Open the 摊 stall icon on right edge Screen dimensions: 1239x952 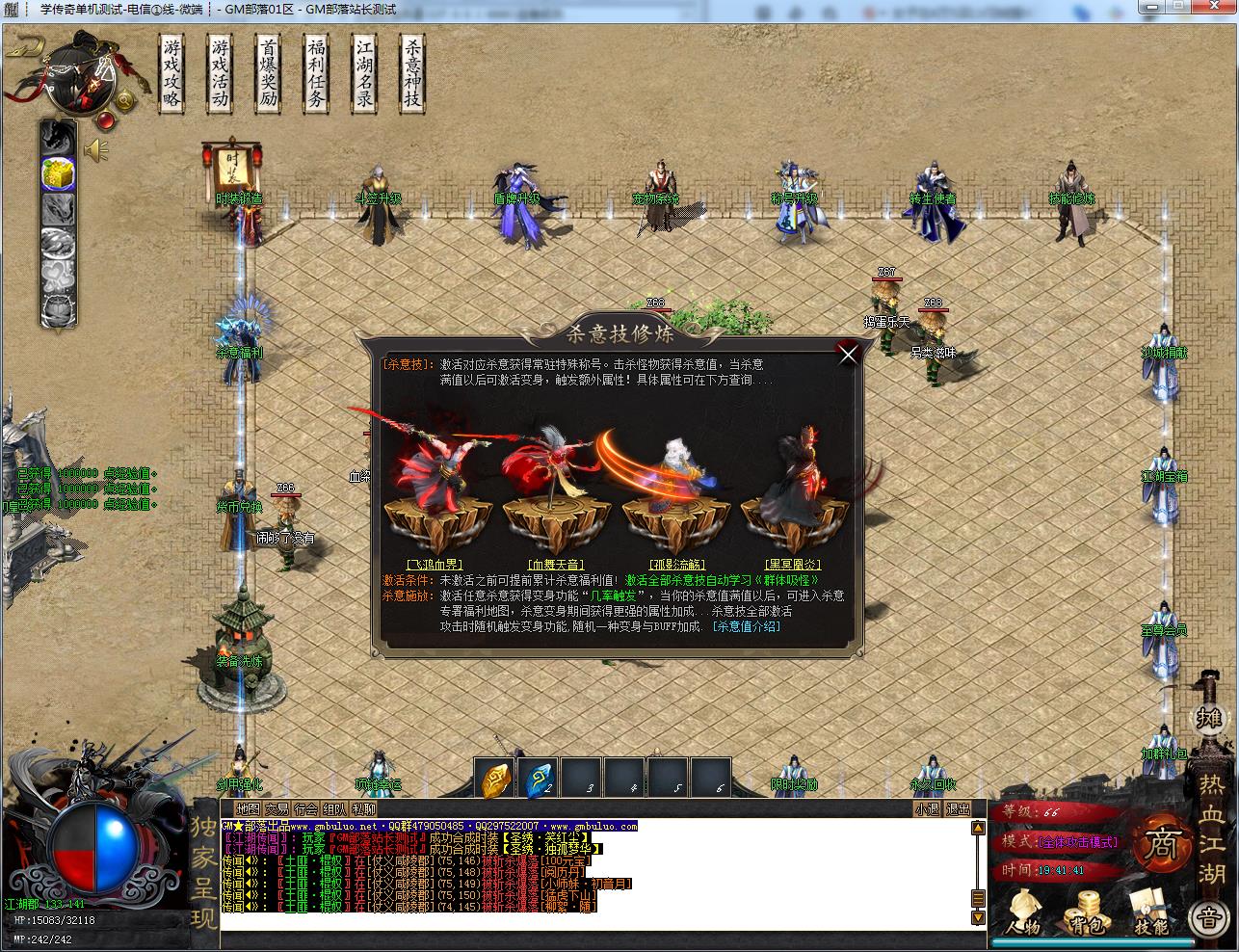click(1211, 718)
